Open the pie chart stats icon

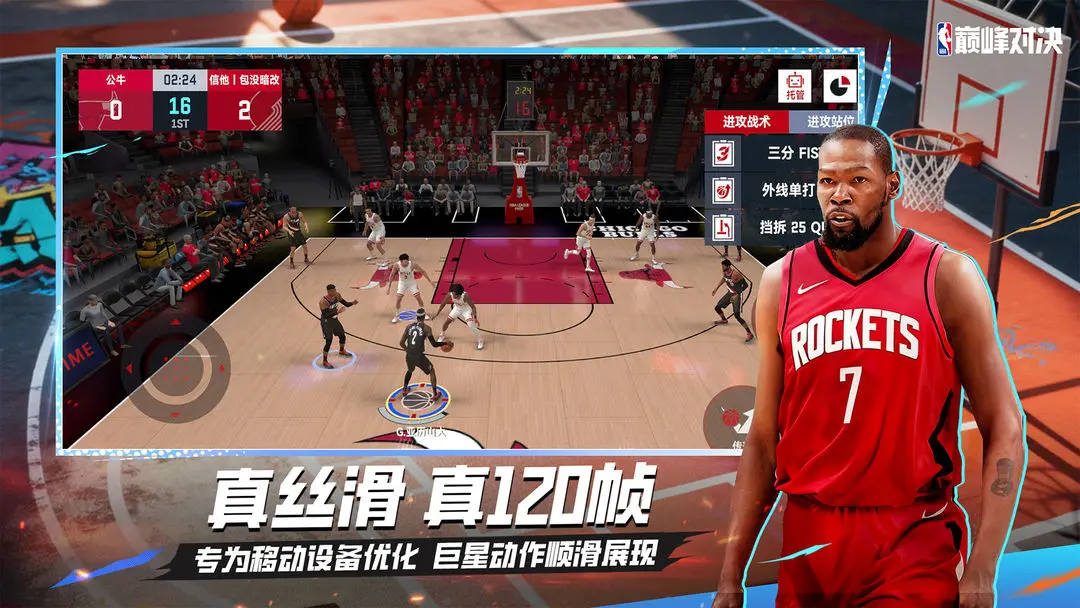[839, 85]
